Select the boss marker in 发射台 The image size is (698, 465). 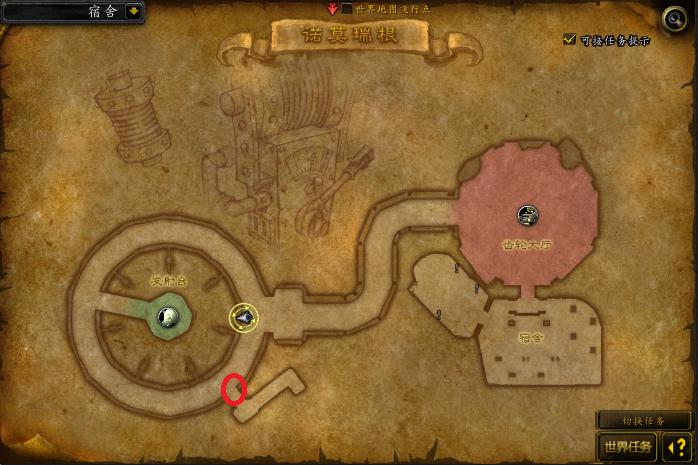169,317
